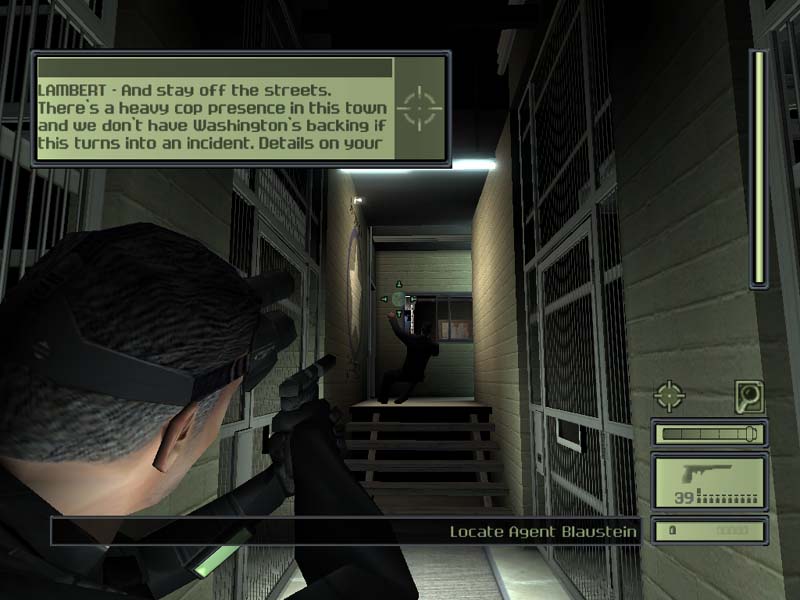Select the silenced pistol weapon panel
Image resolution: width=800 pixels, height=600 pixels.
point(709,481)
